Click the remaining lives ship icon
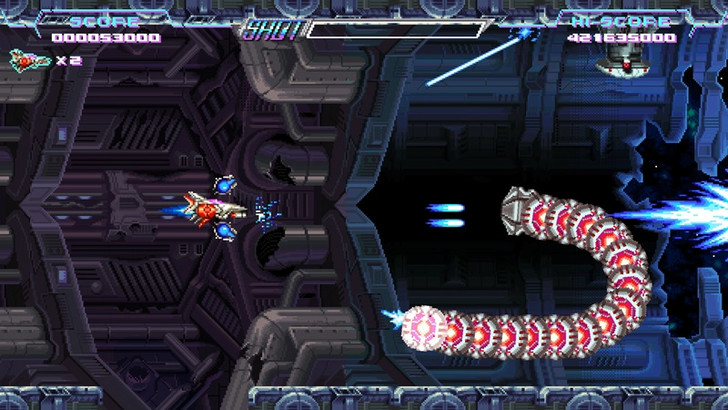Screen dimensions: 728x410 pyautogui.click(x=29, y=60)
